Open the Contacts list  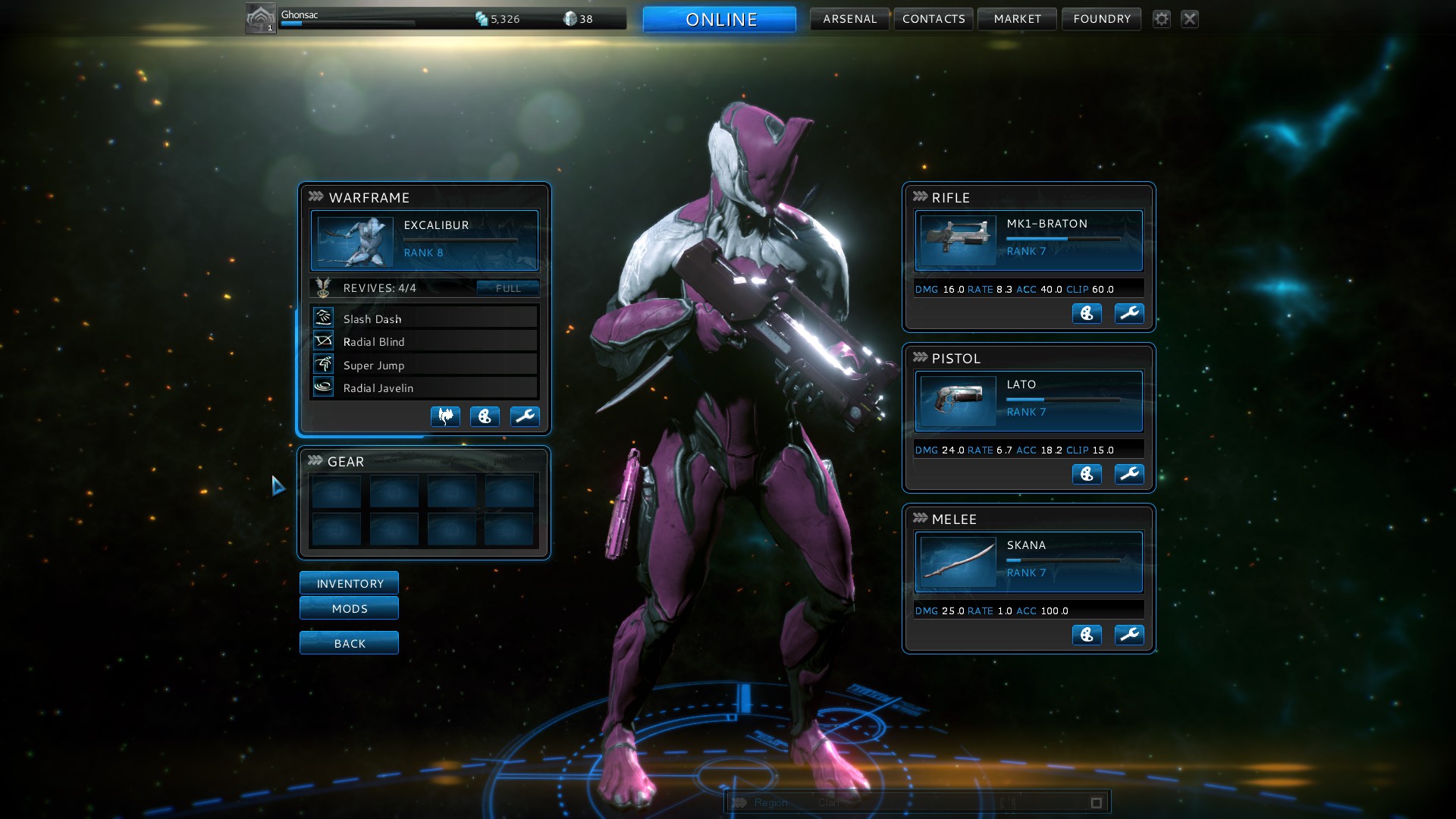934,19
